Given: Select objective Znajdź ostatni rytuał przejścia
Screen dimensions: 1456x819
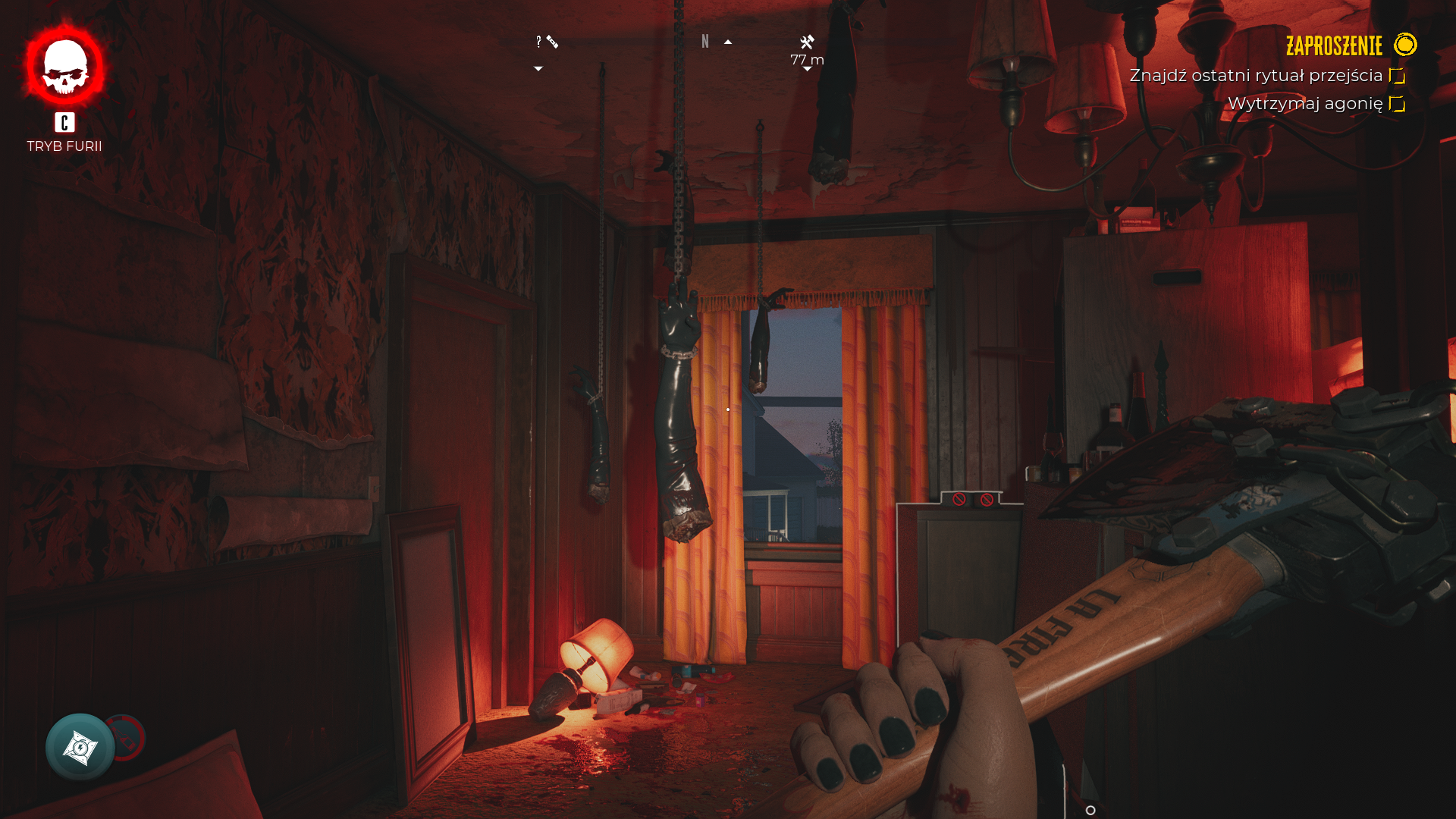Looking at the screenshot, I should coord(1256,76).
